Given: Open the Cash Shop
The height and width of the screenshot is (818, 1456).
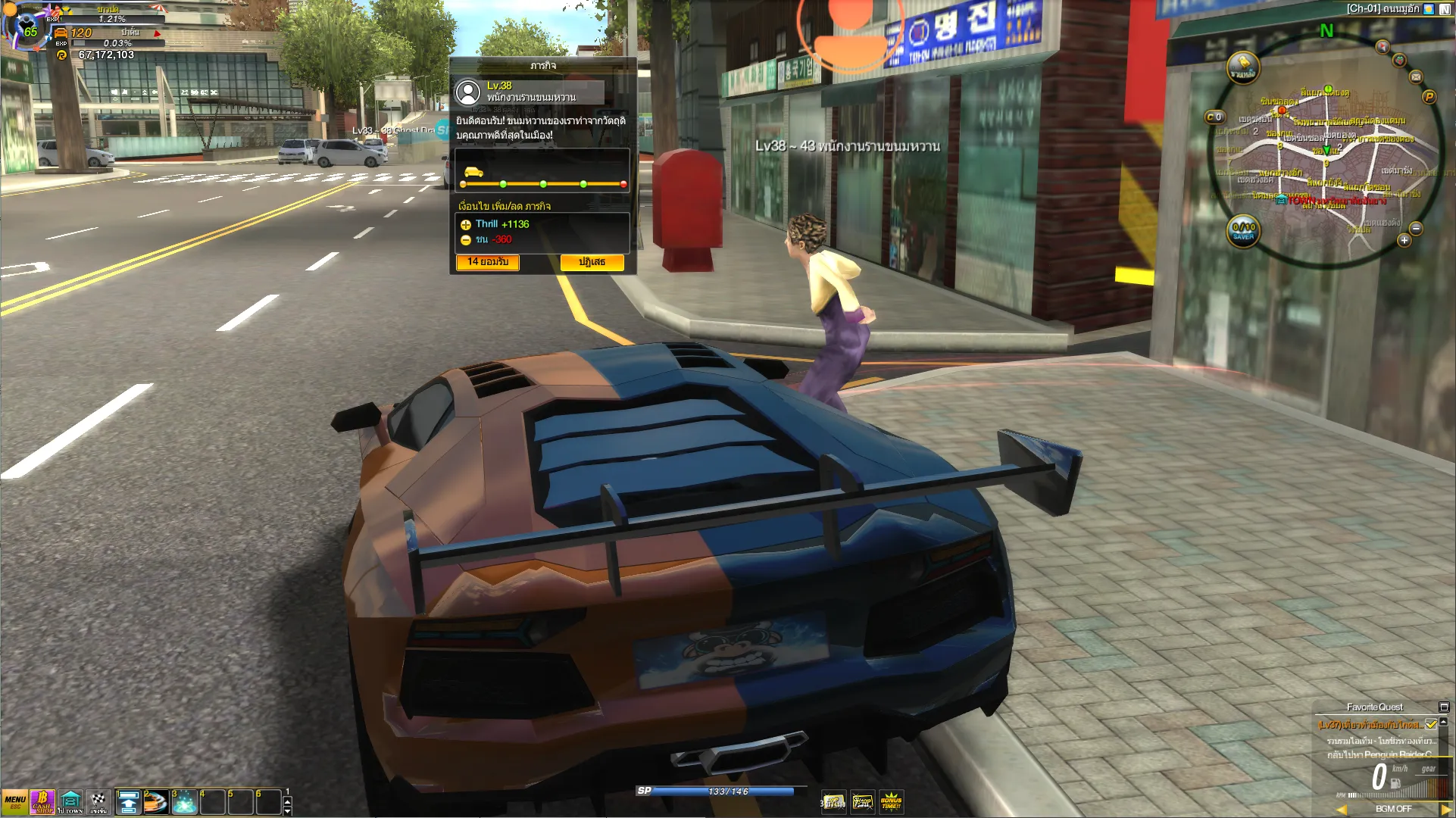Looking at the screenshot, I should tap(42, 802).
